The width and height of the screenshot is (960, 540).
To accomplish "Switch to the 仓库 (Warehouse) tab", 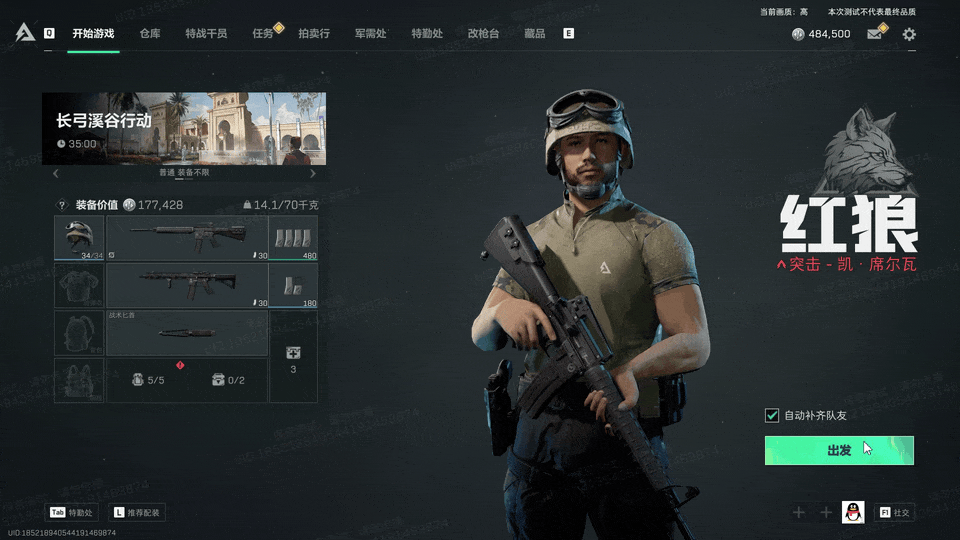I will click(x=150, y=33).
